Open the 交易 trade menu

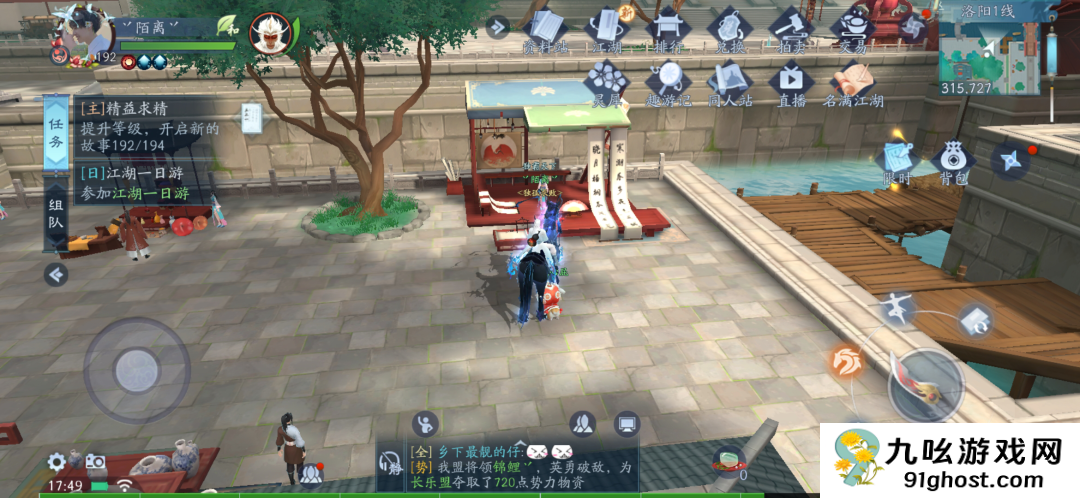852,28
